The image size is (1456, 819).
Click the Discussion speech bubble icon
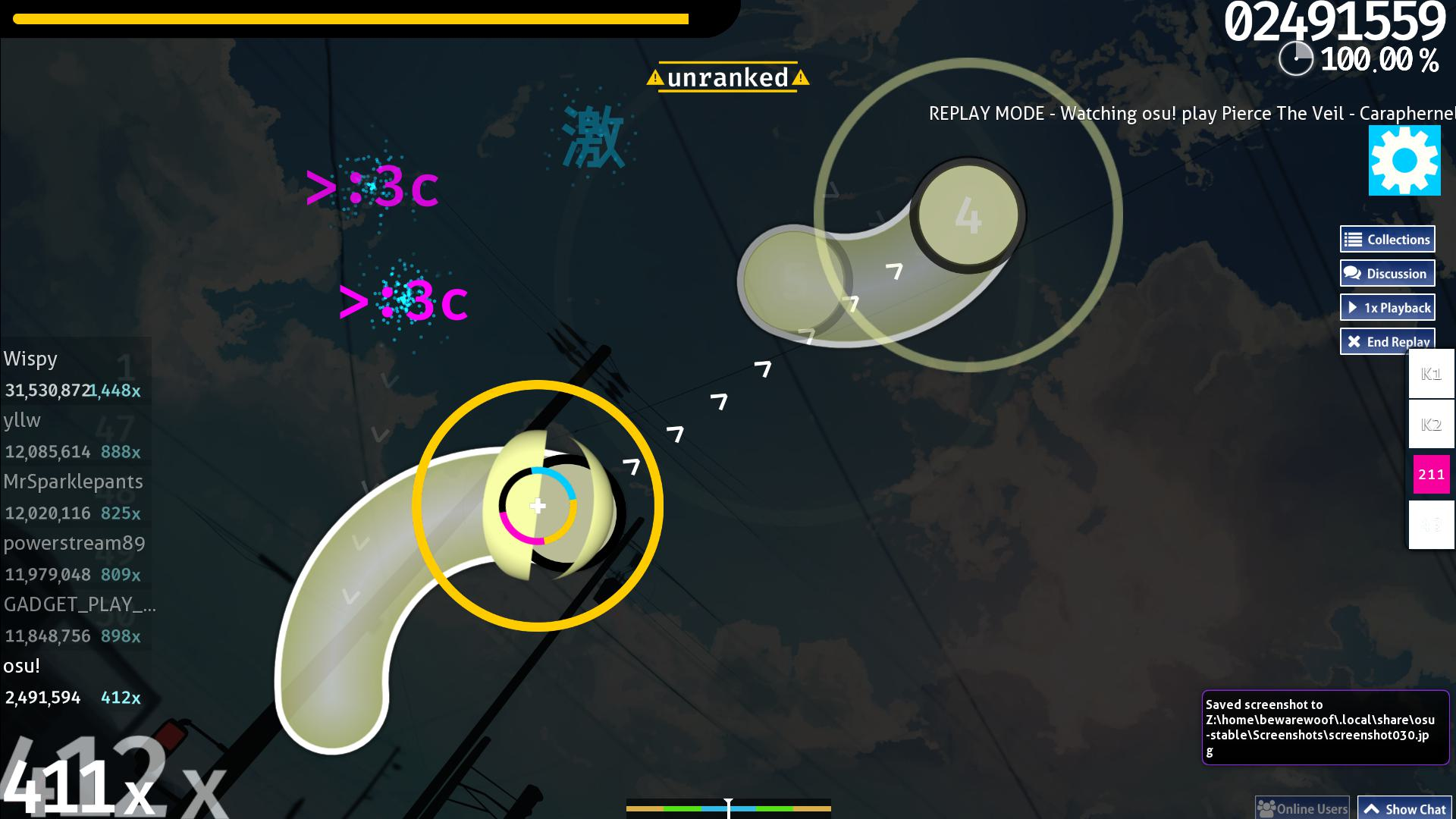[1351, 273]
